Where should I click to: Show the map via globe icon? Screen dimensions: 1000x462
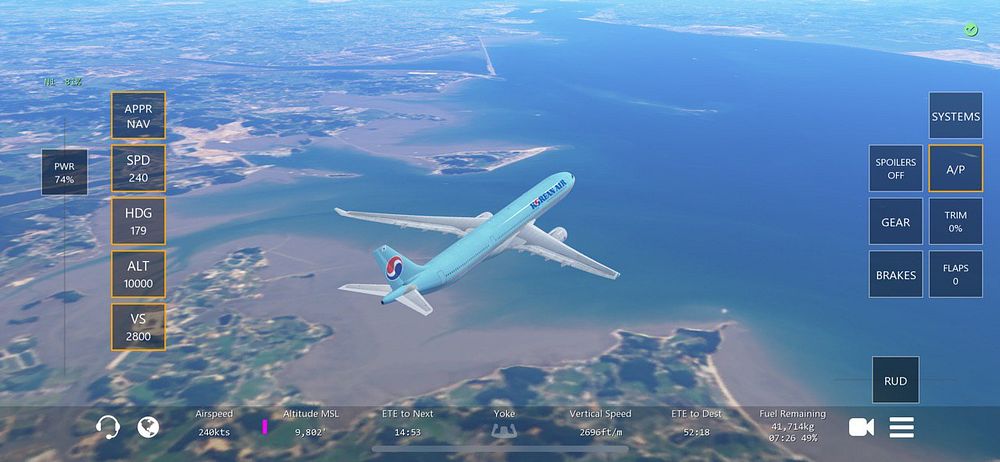click(x=149, y=427)
